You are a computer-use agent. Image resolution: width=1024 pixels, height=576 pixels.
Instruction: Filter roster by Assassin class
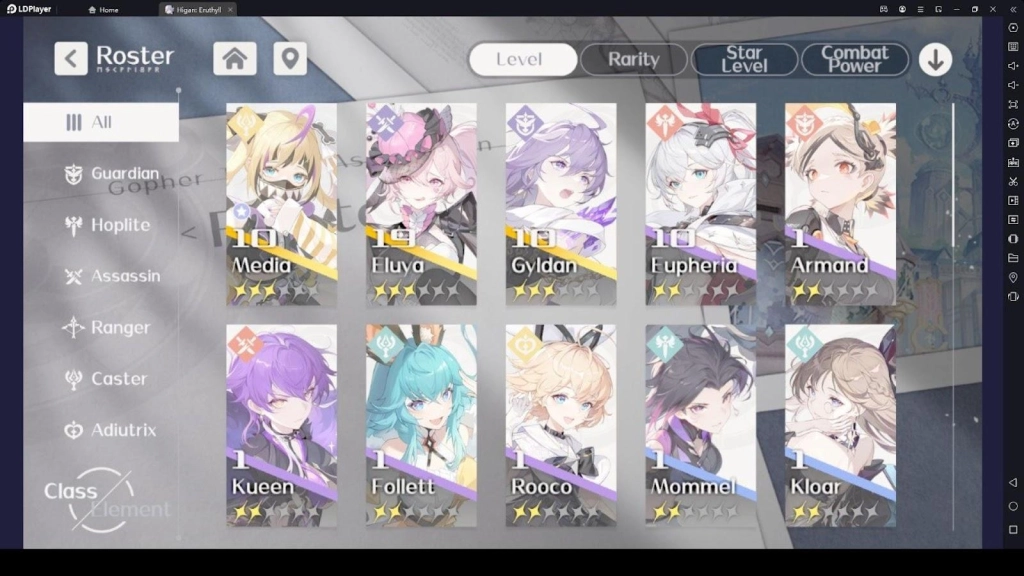coord(112,276)
